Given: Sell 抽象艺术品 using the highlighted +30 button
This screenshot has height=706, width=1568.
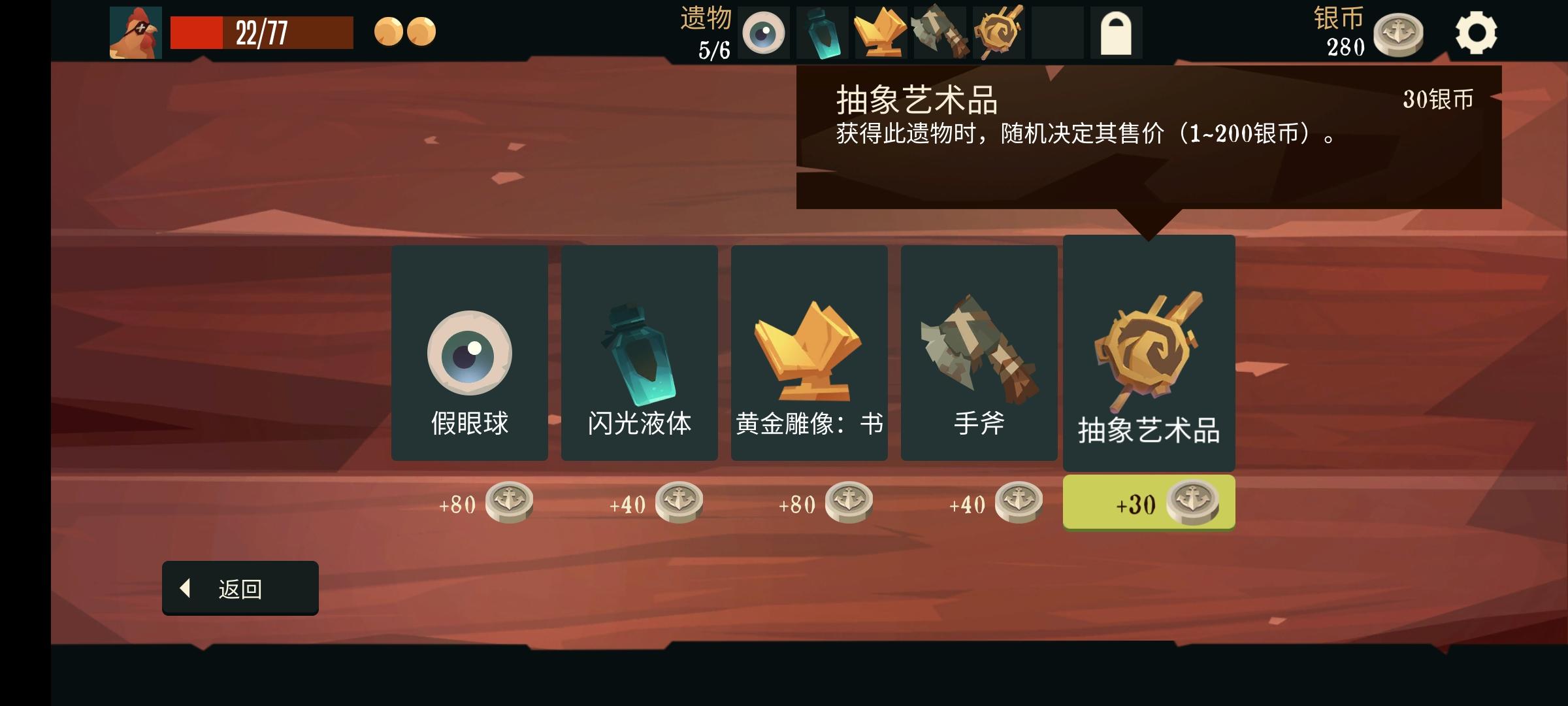Looking at the screenshot, I should pyautogui.click(x=1149, y=502).
